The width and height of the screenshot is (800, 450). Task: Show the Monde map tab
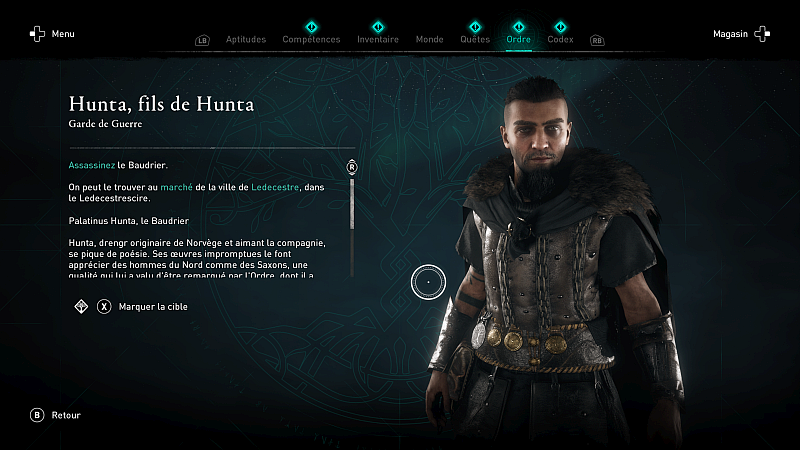tap(429, 40)
